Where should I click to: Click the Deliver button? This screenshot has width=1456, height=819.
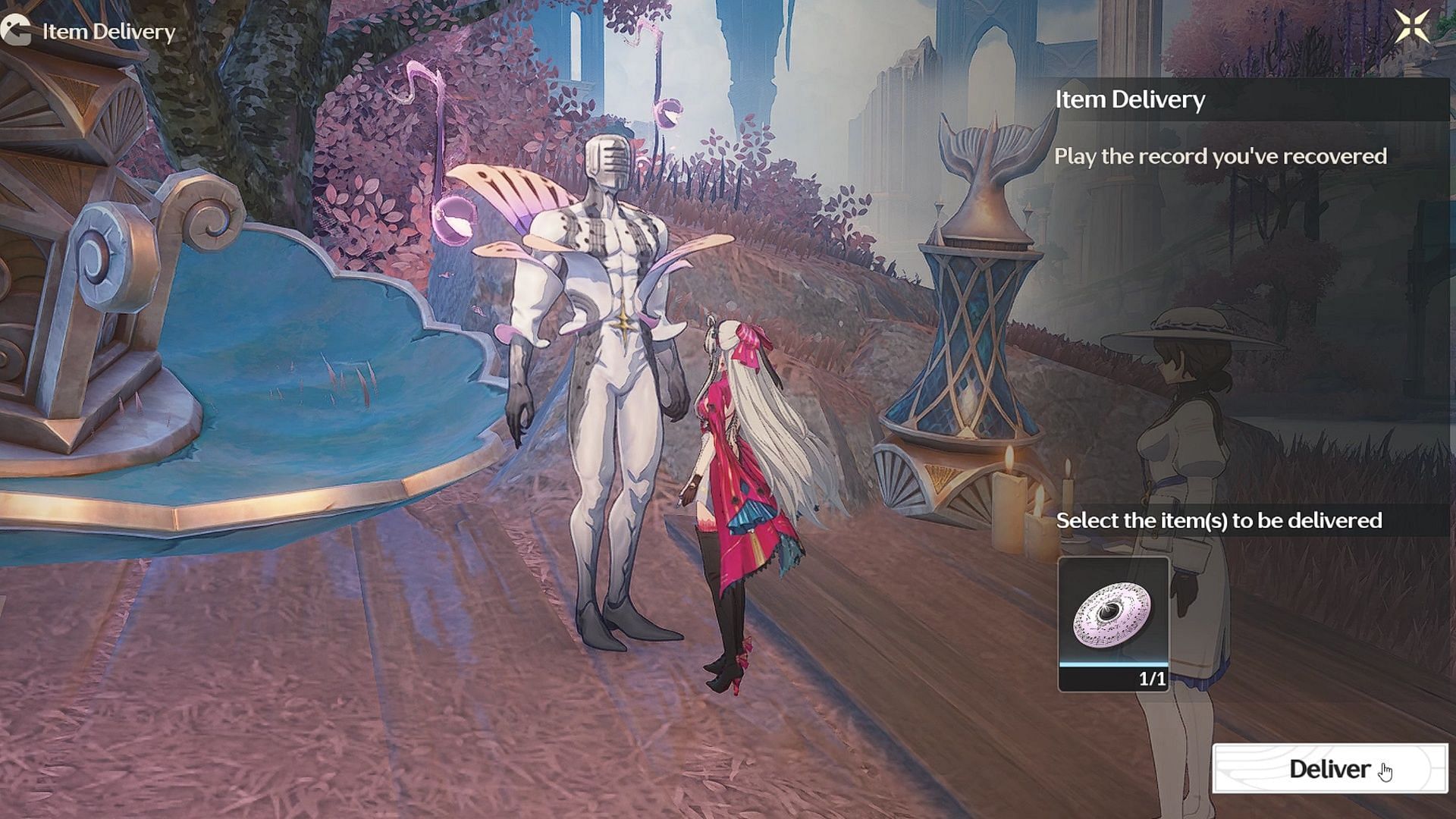click(x=1329, y=769)
